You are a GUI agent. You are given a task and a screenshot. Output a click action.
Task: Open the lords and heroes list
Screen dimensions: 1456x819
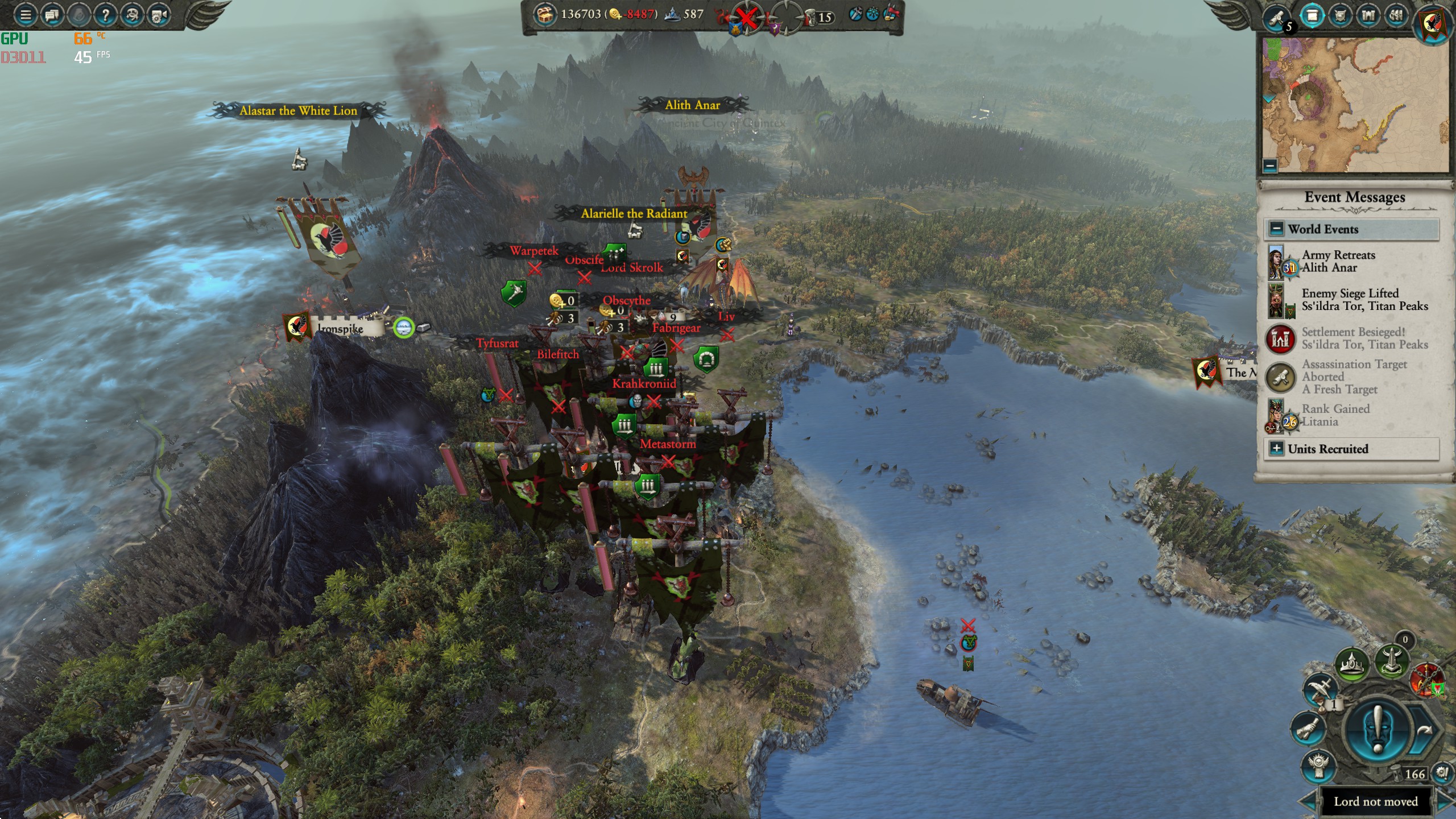tap(1341, 16)
